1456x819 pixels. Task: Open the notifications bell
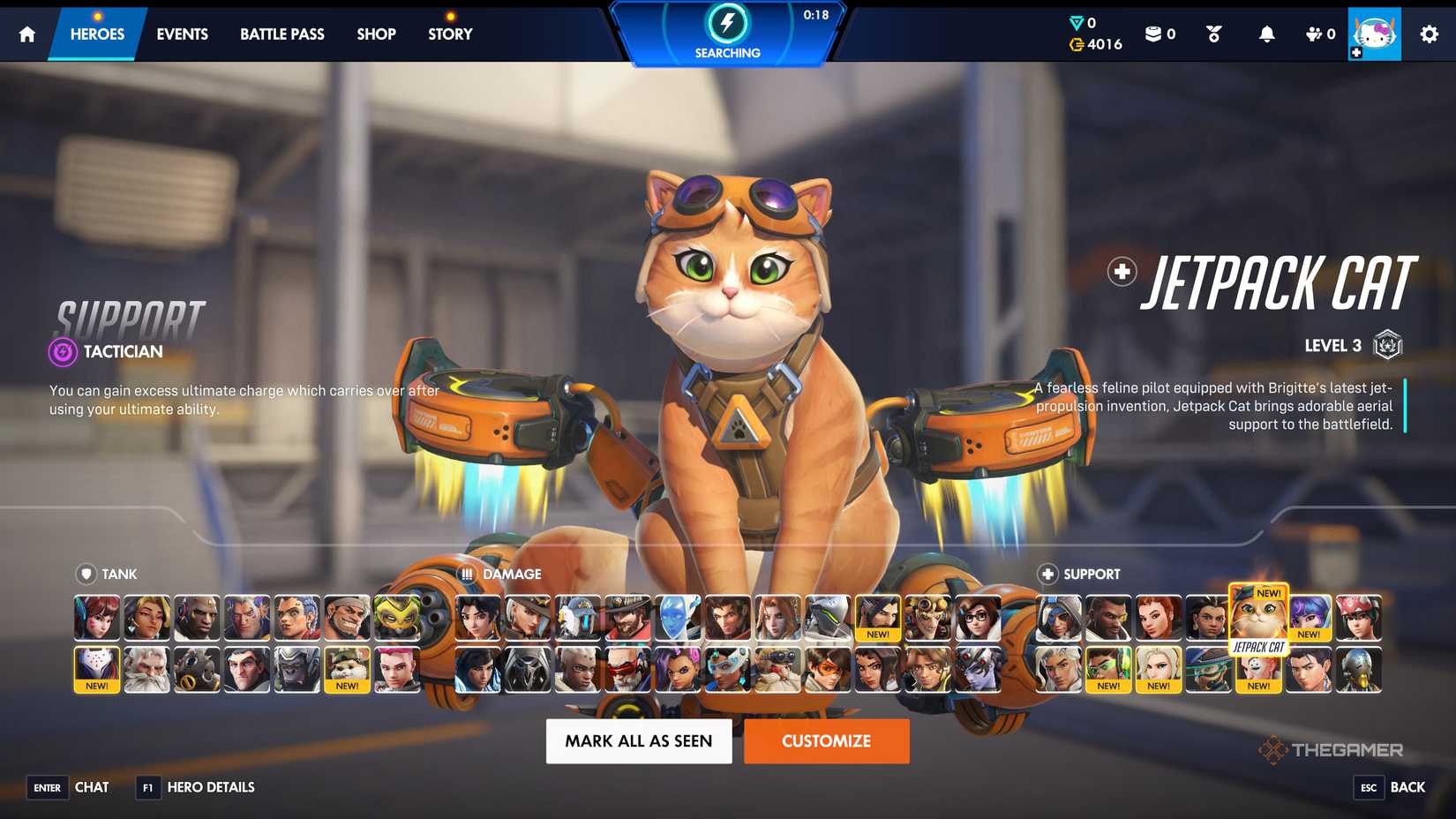click(x=1267, y=34)
